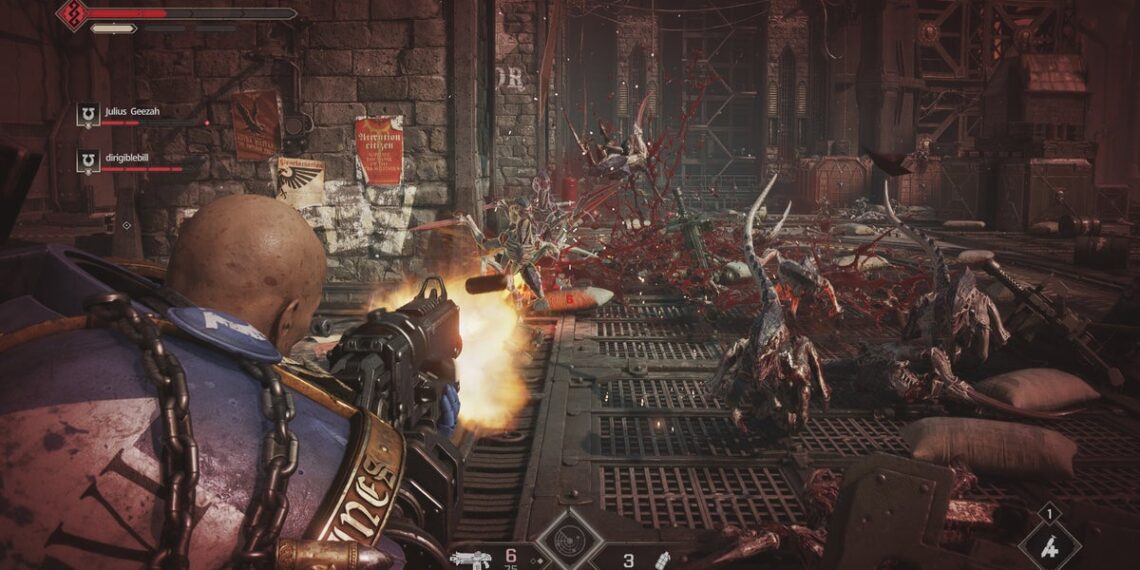Click the diamond equipment icon marked 1

tap(1049, 545)
